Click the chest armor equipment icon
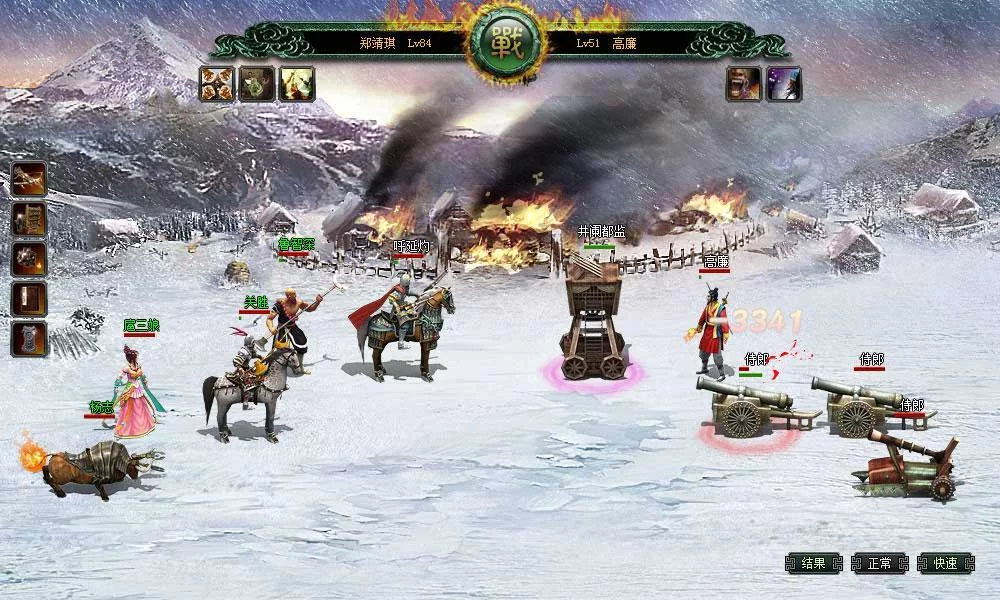This screenshot has width=1000, height=600. pyautogui.click(x=29, y=339)
